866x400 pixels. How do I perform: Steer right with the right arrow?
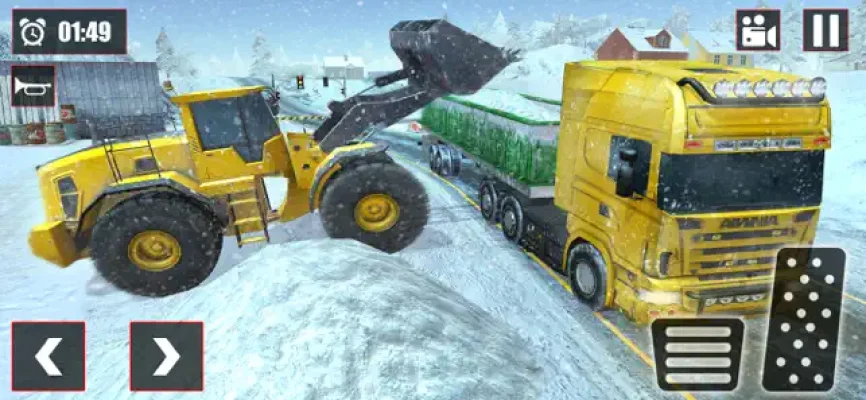(x=166, y=355)
